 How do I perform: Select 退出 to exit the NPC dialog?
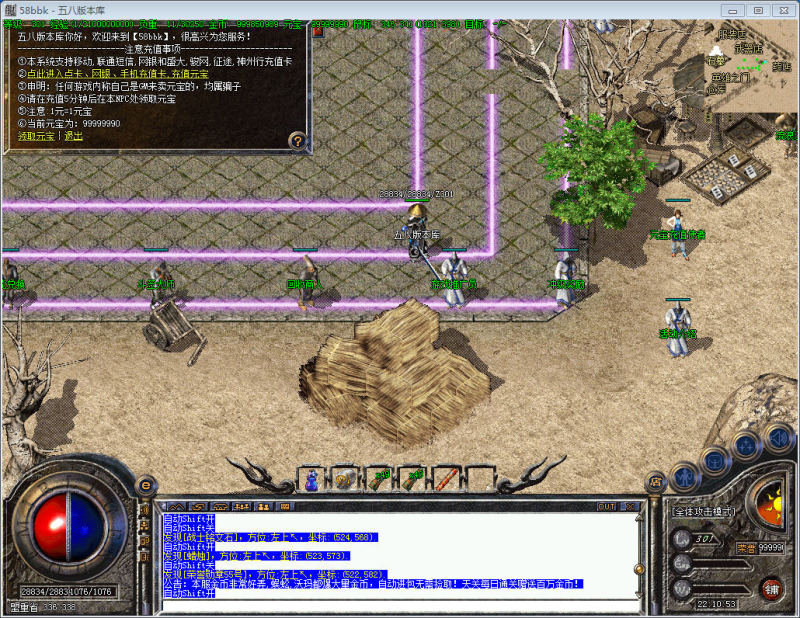[x=74, y=136]
